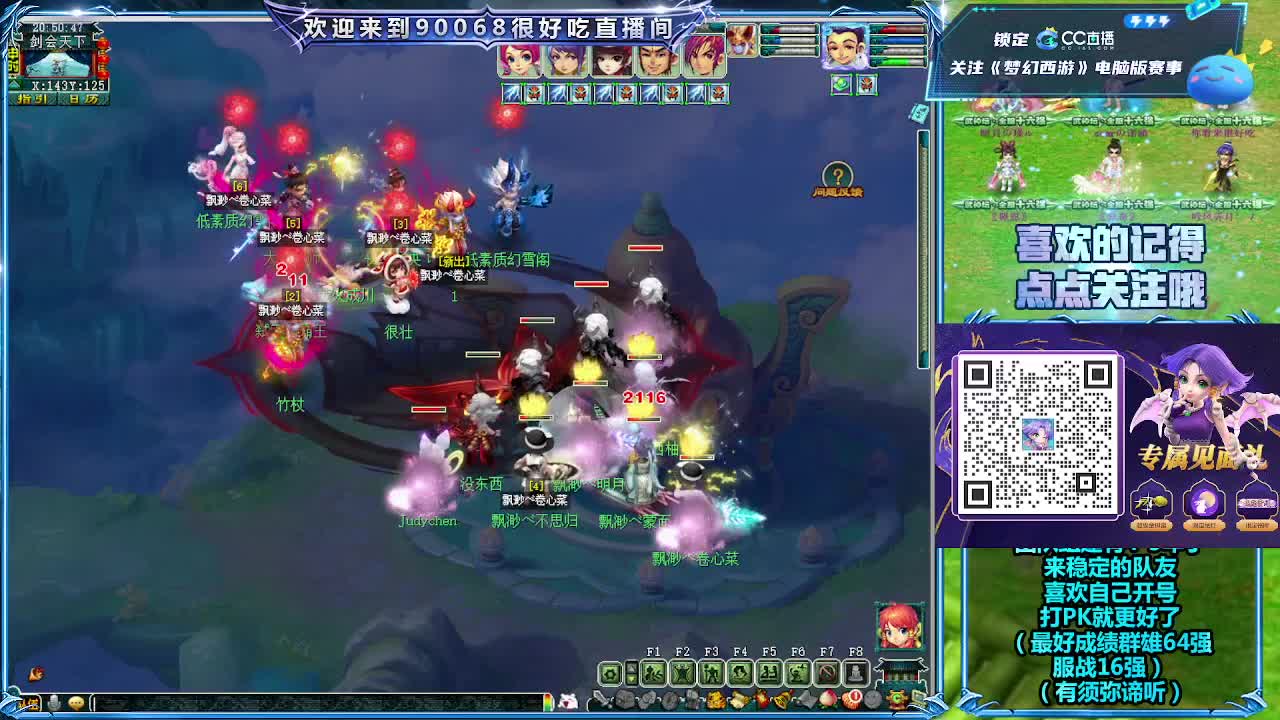Select the sword attack icon on the toolbar

(600, 698)
